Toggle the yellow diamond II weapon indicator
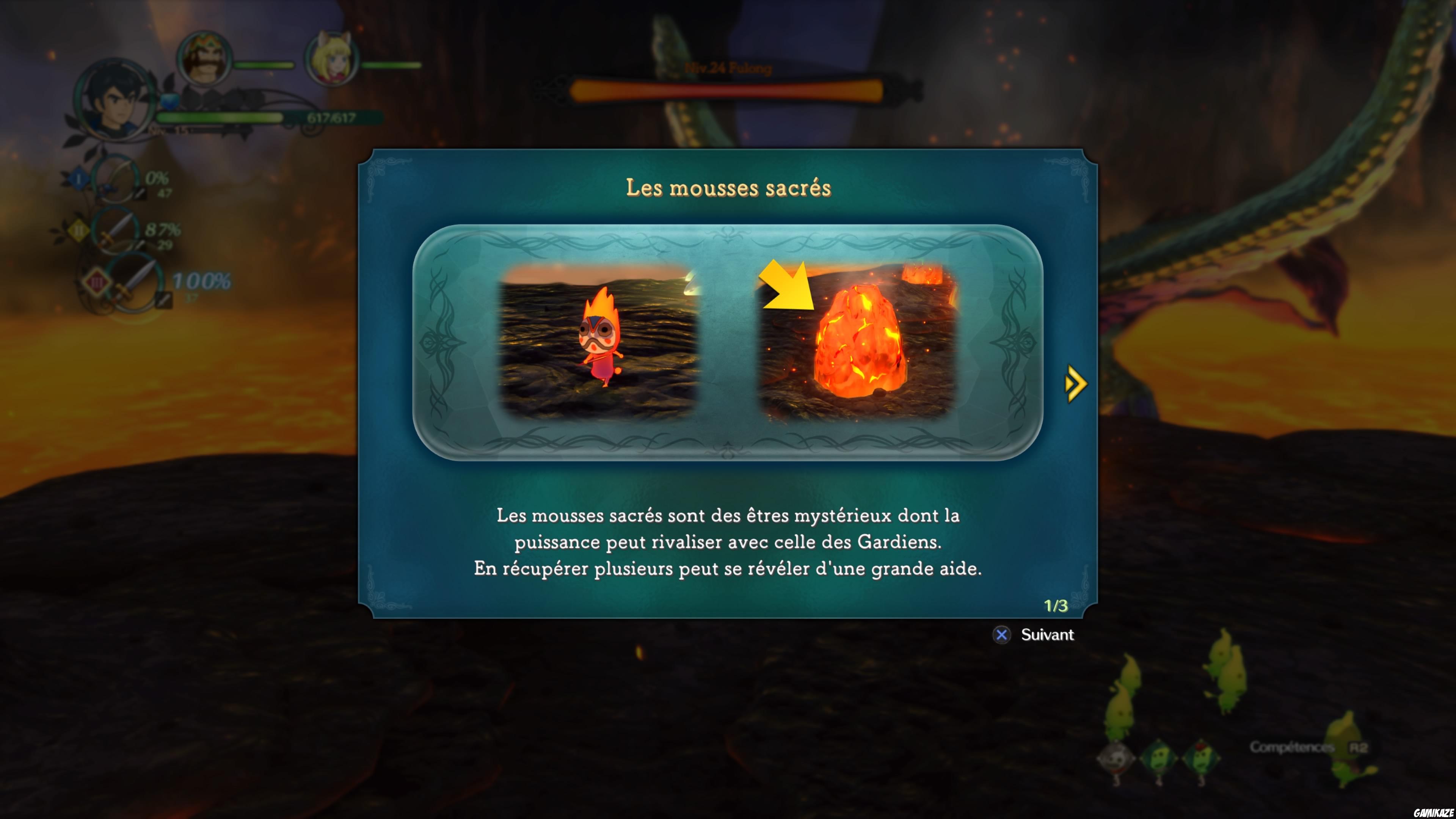This screenshot has height=819, width=1456. 80,230
